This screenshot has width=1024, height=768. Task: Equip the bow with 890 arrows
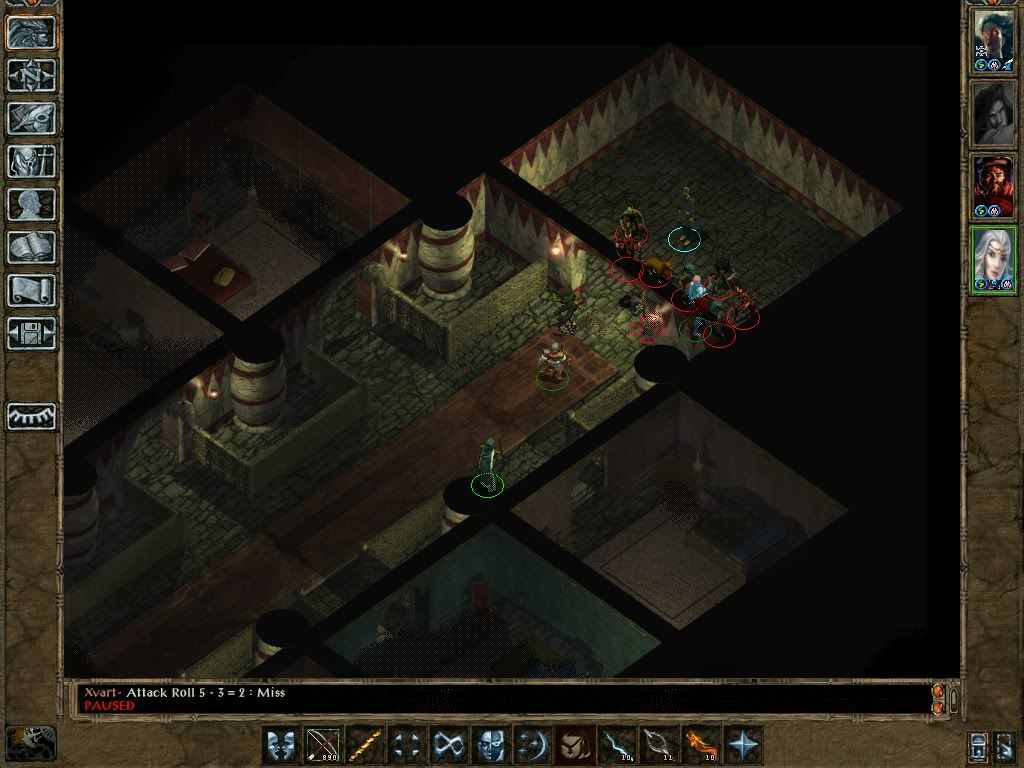pos(322,745)
